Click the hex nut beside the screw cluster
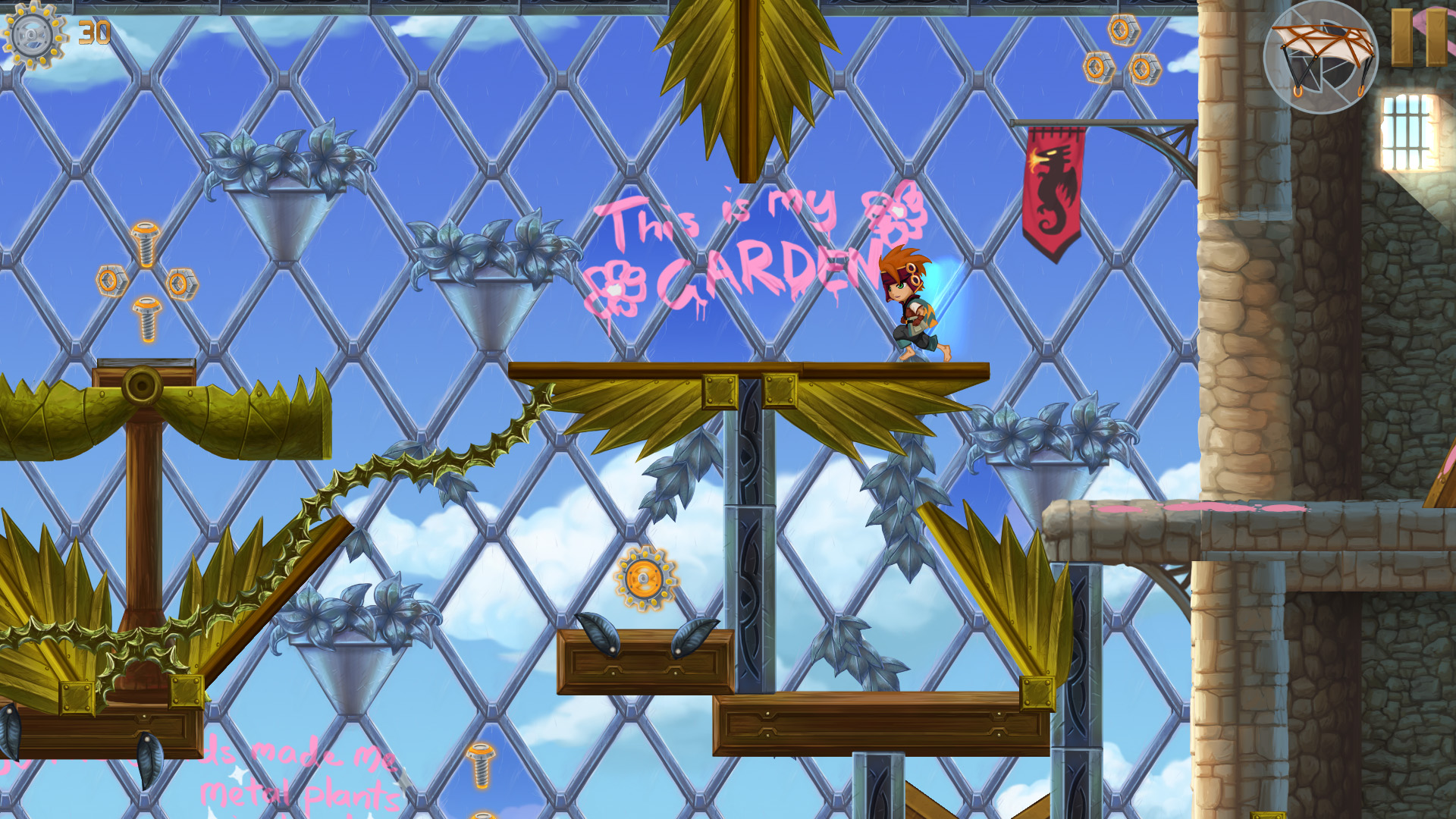 [184, 281]
